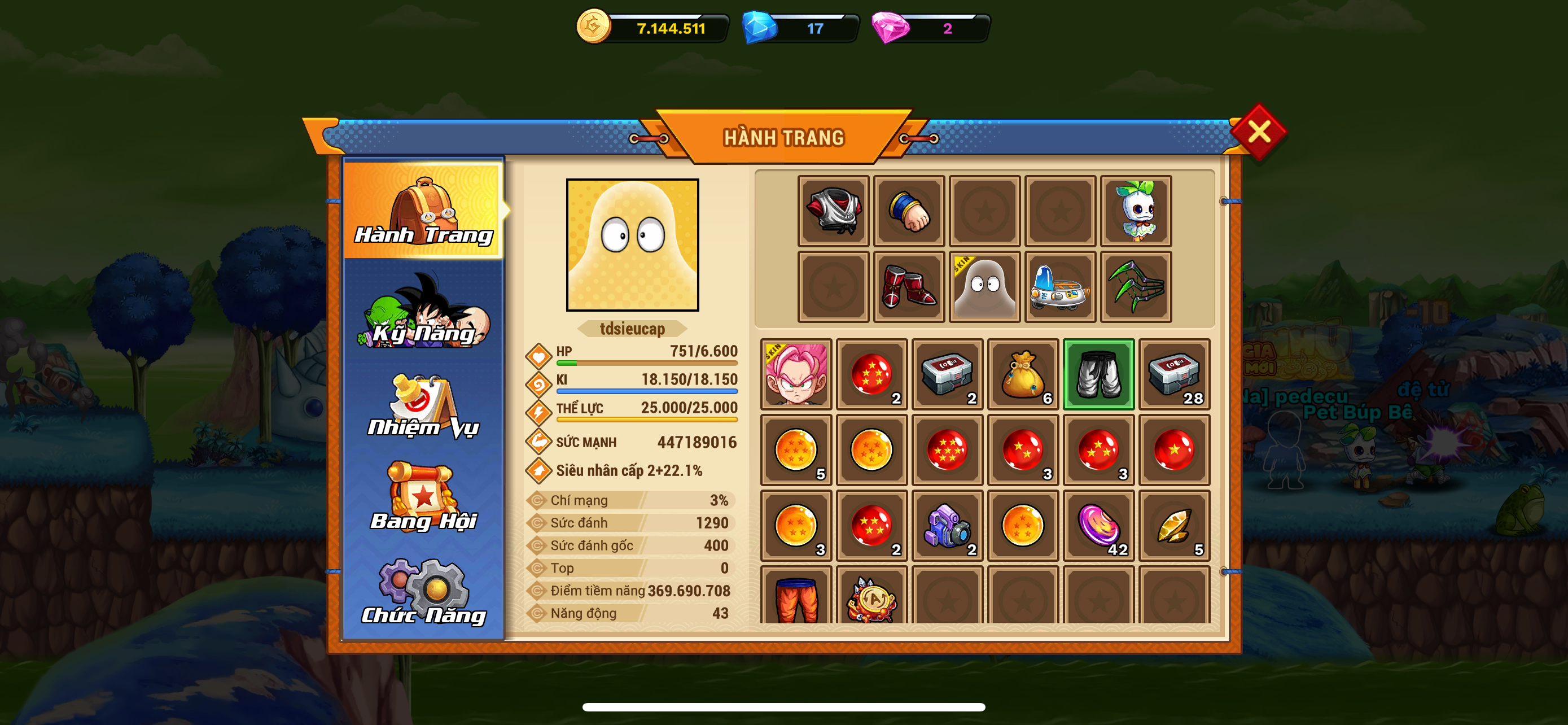This screenshot has width=1568, height=725.
Task: Select the equipped hover car slot
Action: coord(1060,287)
